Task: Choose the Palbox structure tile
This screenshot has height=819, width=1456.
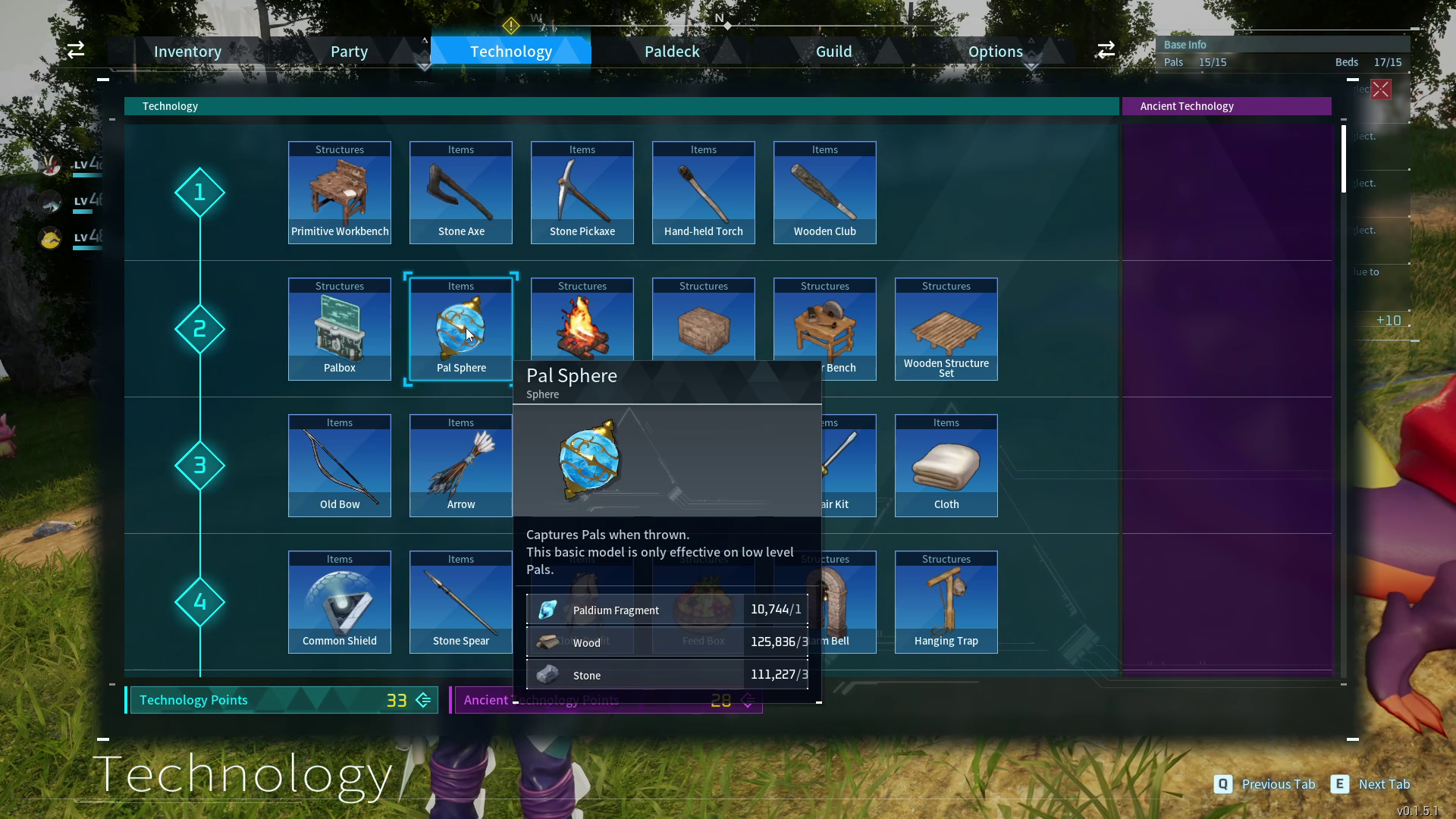Action: point(340,329)
